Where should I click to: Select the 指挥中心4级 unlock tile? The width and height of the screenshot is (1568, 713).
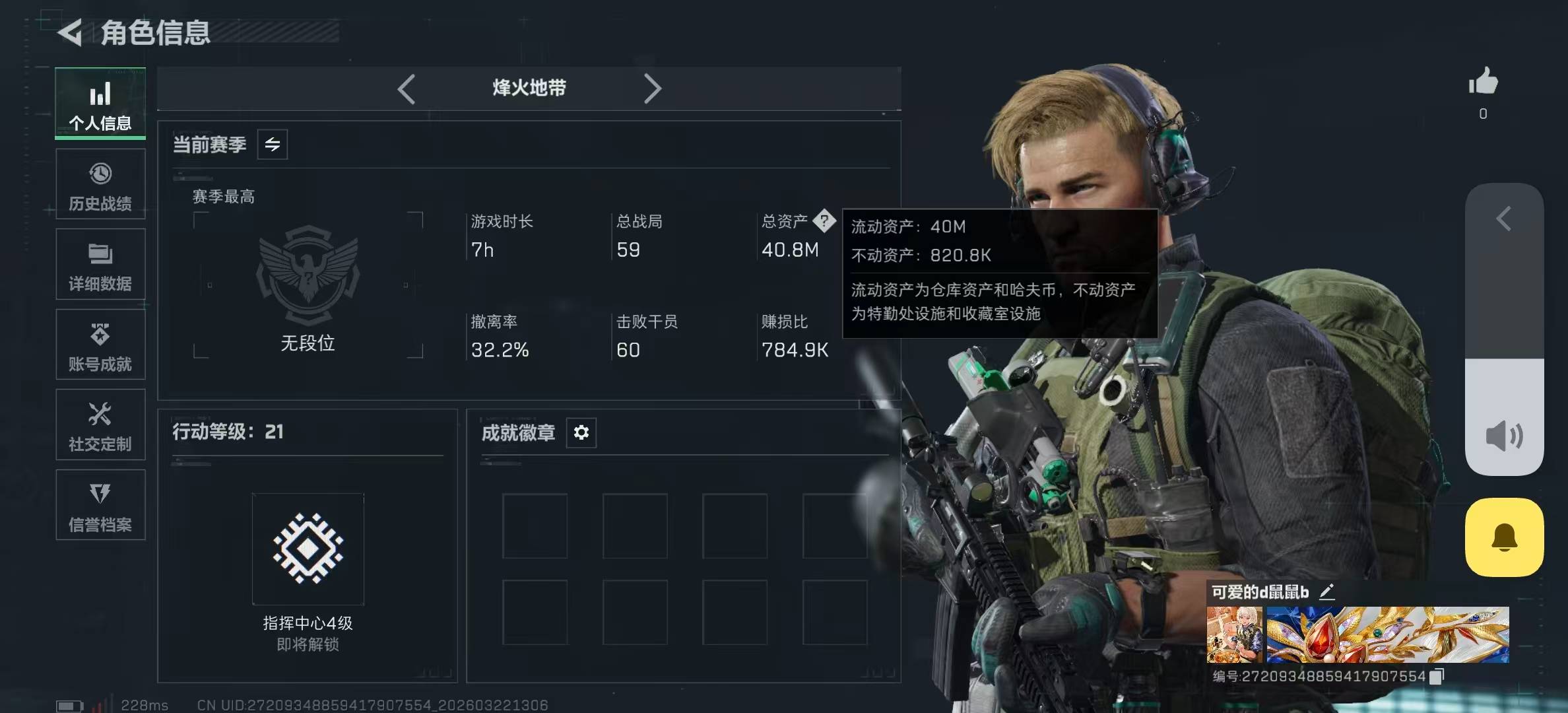pos(308,549)
